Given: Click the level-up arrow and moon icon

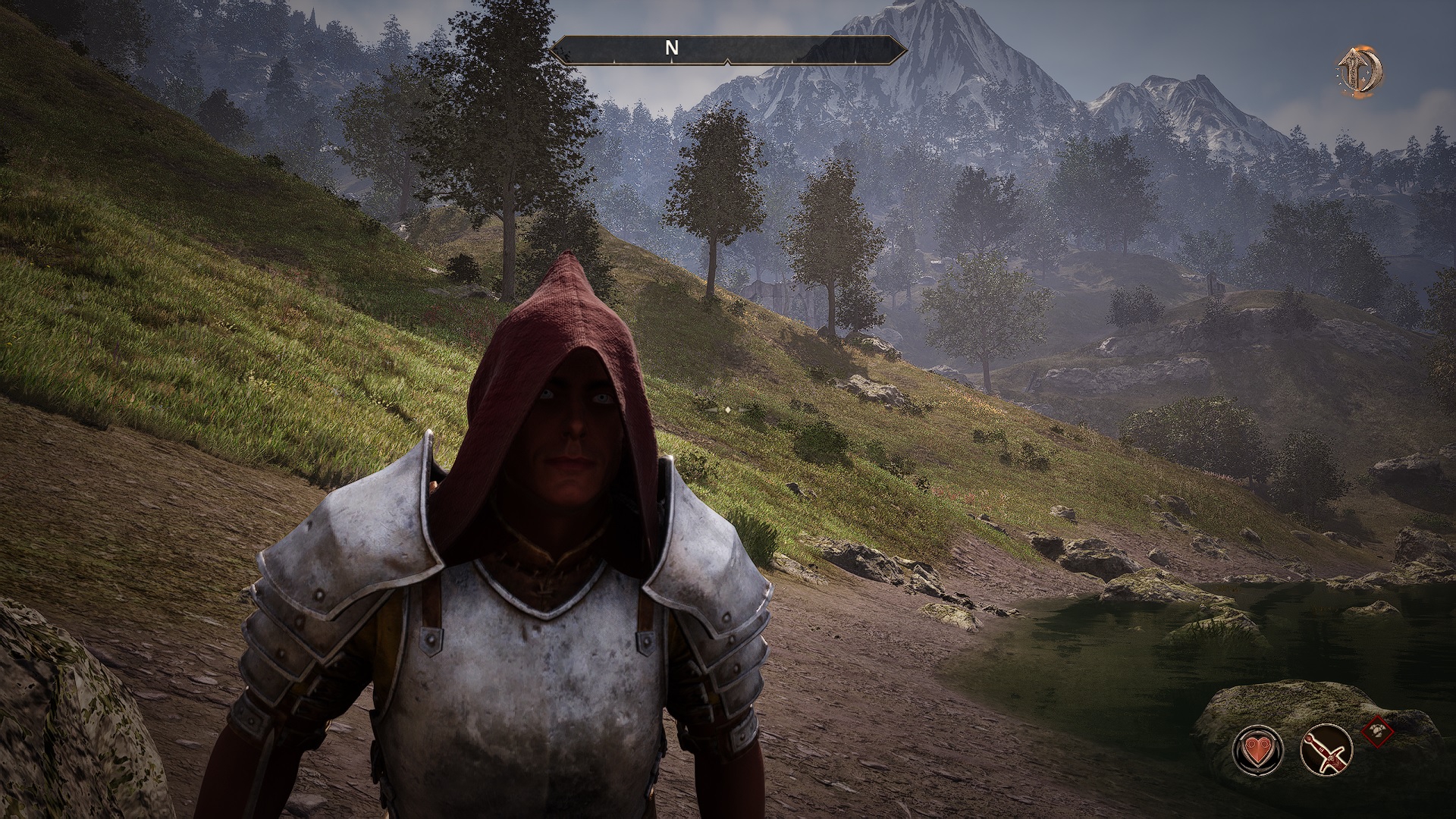Looking at the screenshot, I should (1359, 71).
